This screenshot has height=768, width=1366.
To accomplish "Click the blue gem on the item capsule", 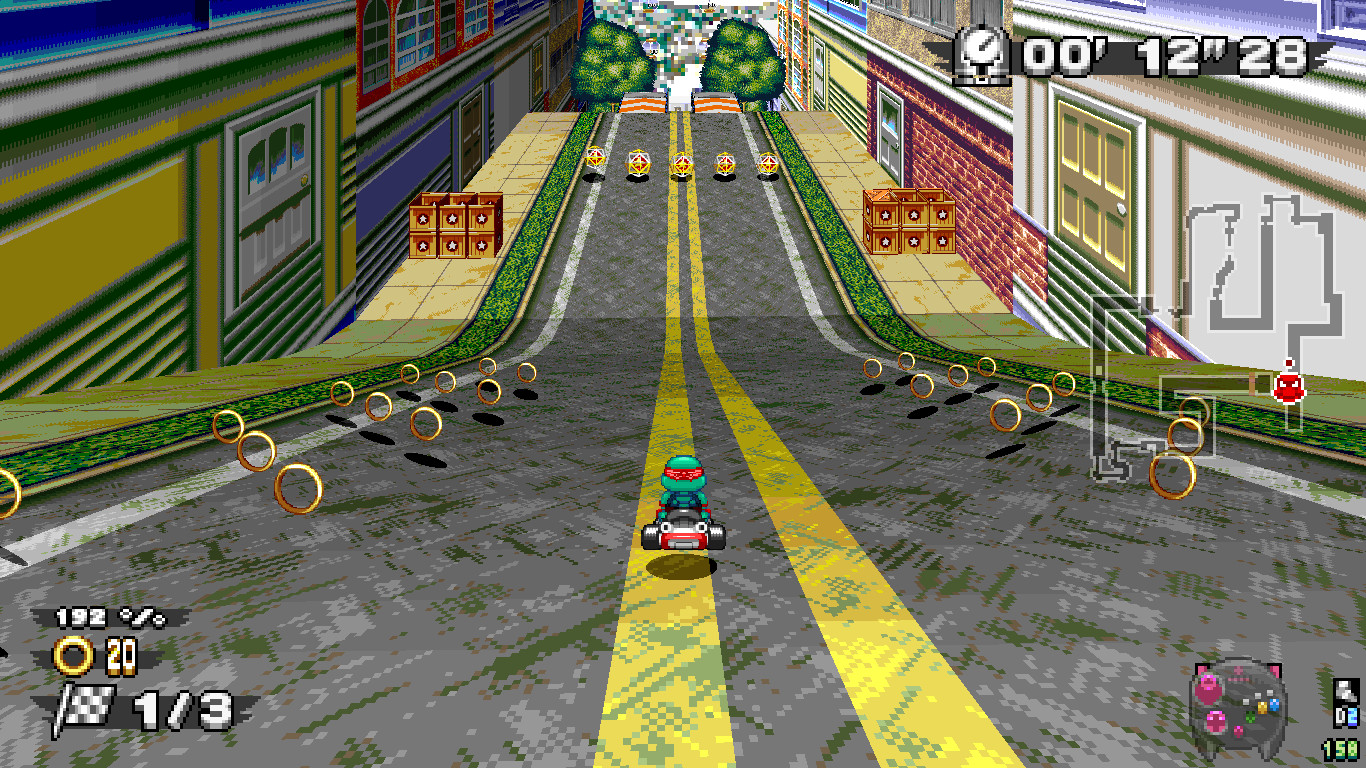I will click(1275, 706).
